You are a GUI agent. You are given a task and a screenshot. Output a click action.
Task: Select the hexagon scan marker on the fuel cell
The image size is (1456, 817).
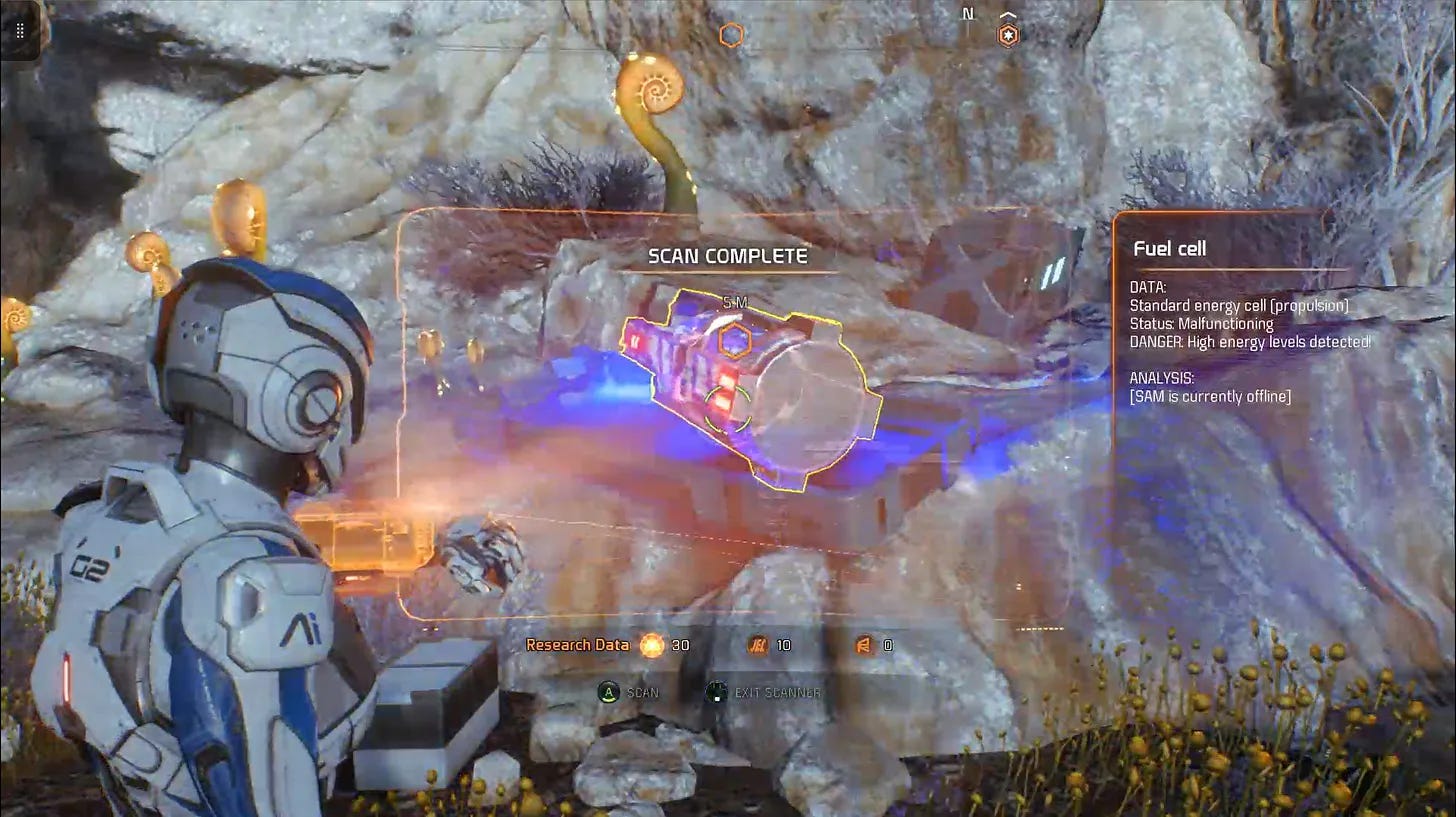735,341
